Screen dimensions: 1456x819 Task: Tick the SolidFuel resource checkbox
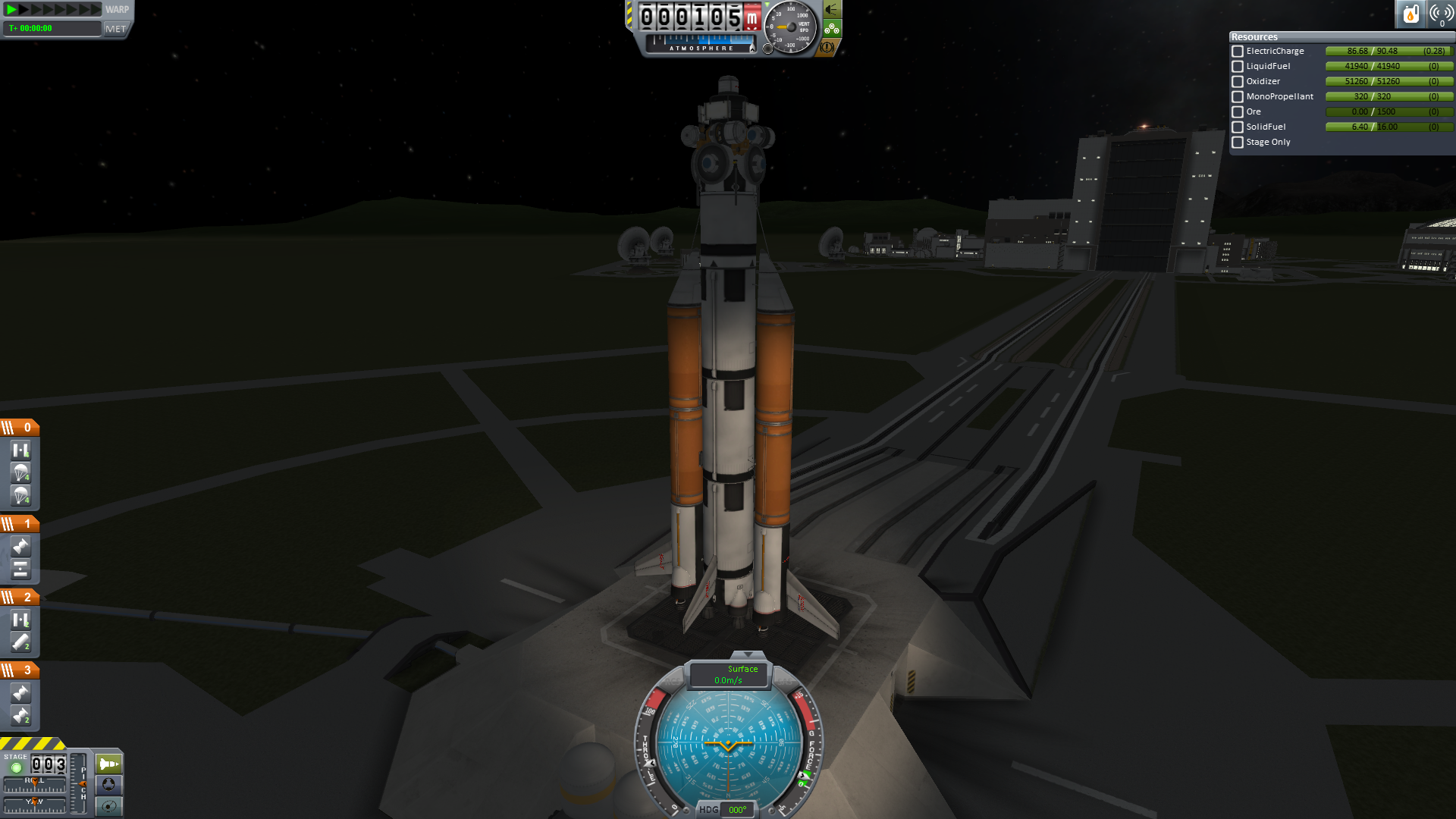point(1238,127)
